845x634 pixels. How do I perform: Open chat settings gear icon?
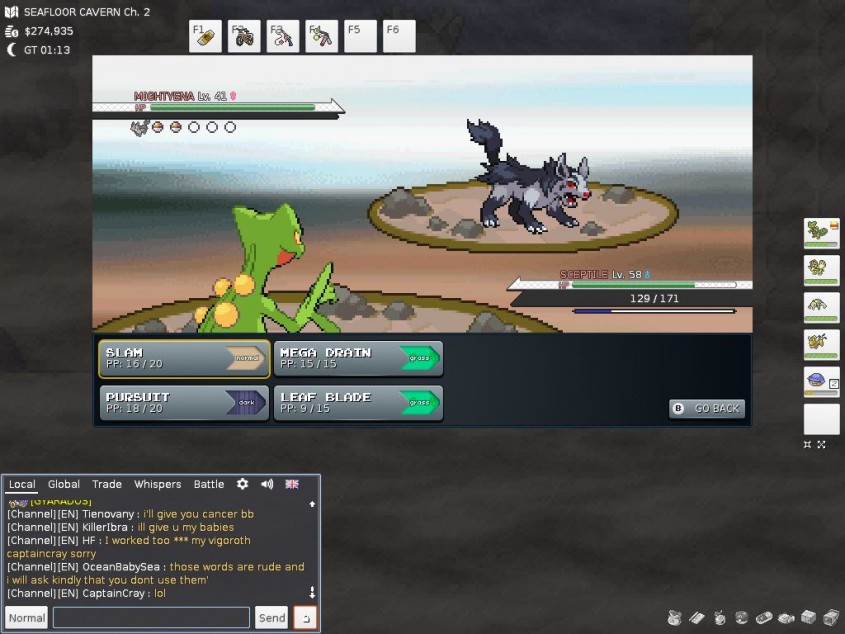click(242, 484)
